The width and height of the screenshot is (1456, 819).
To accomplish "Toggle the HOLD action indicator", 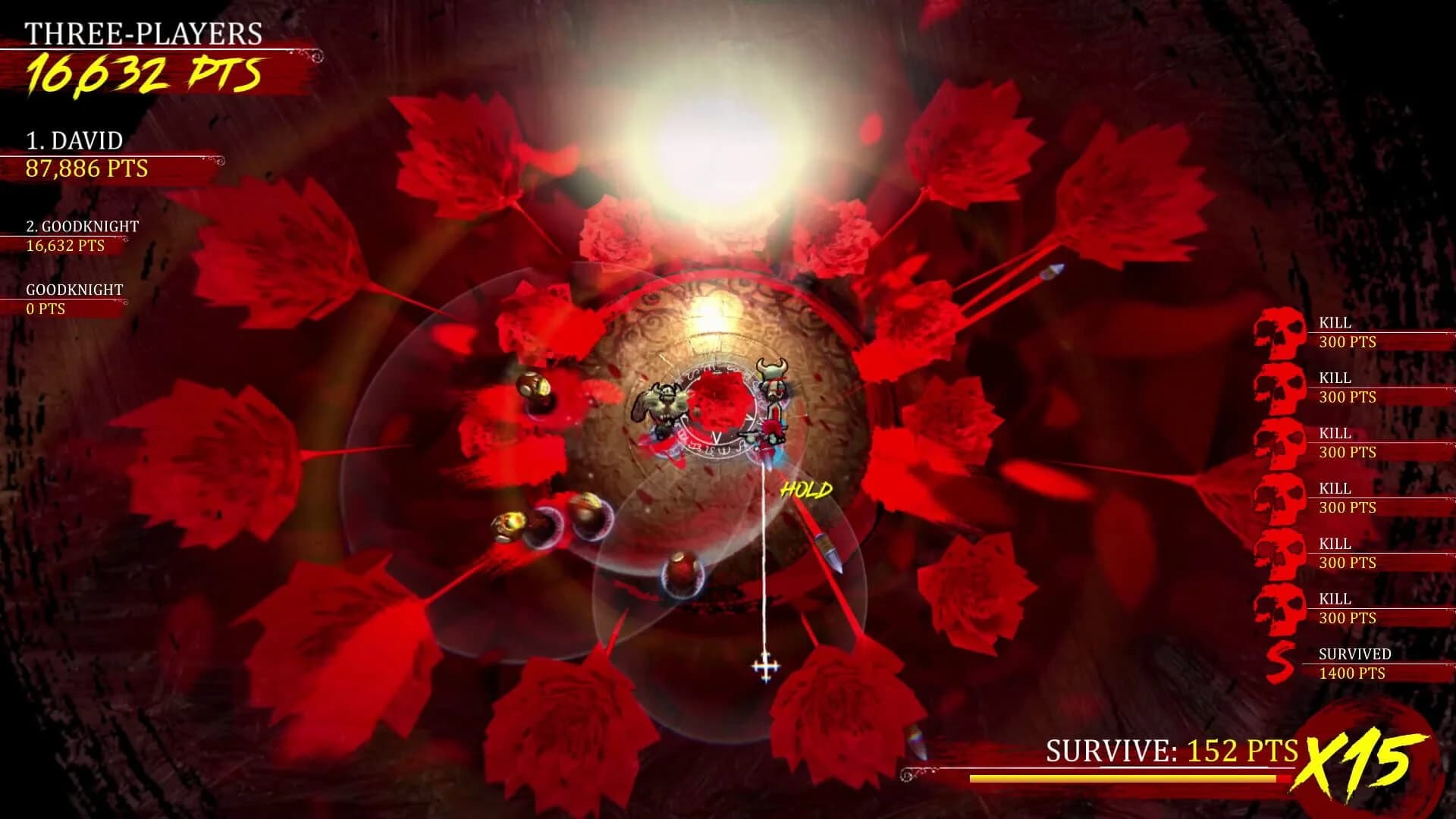I will [806, 490].
